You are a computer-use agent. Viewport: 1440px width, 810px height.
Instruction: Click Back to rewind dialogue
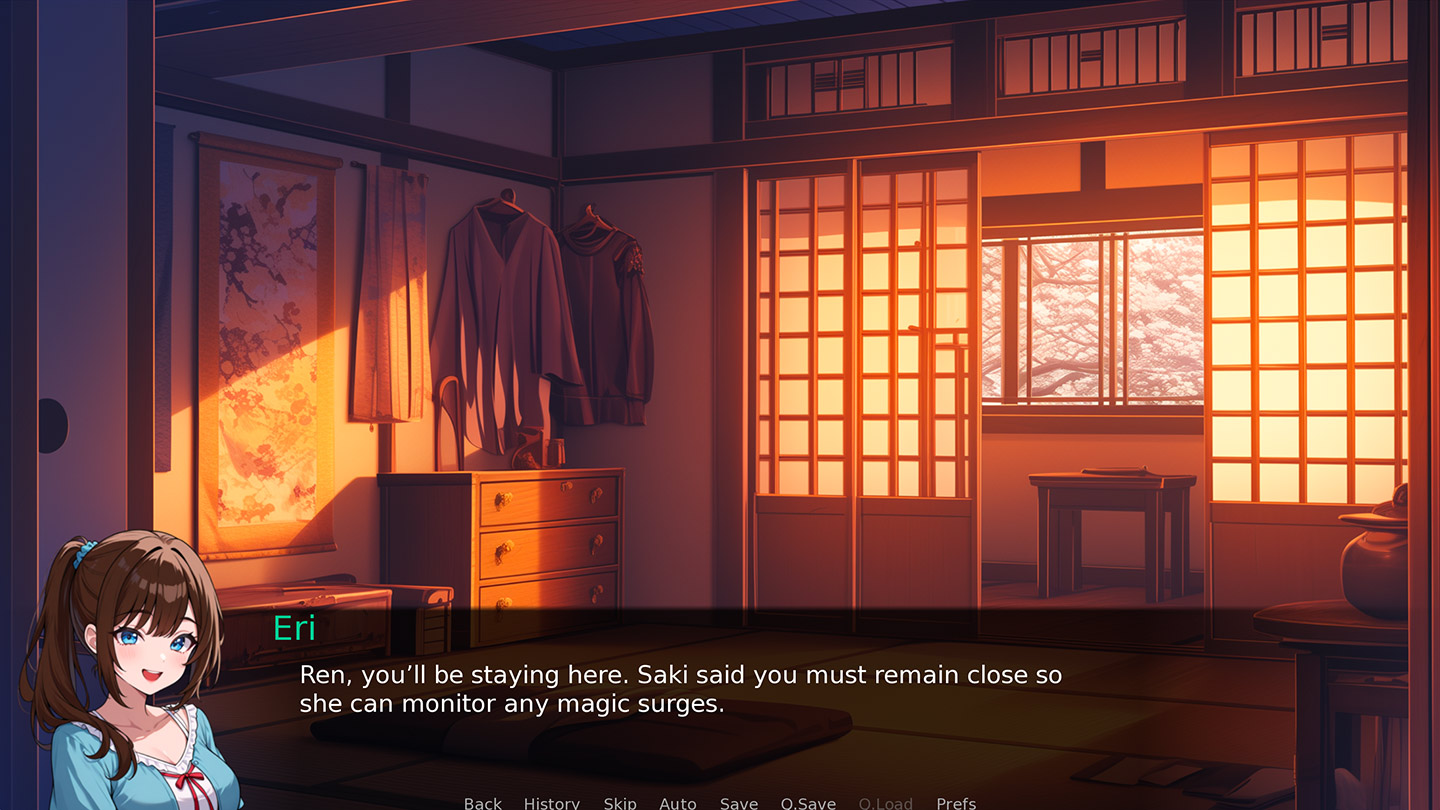click(482, 803)
